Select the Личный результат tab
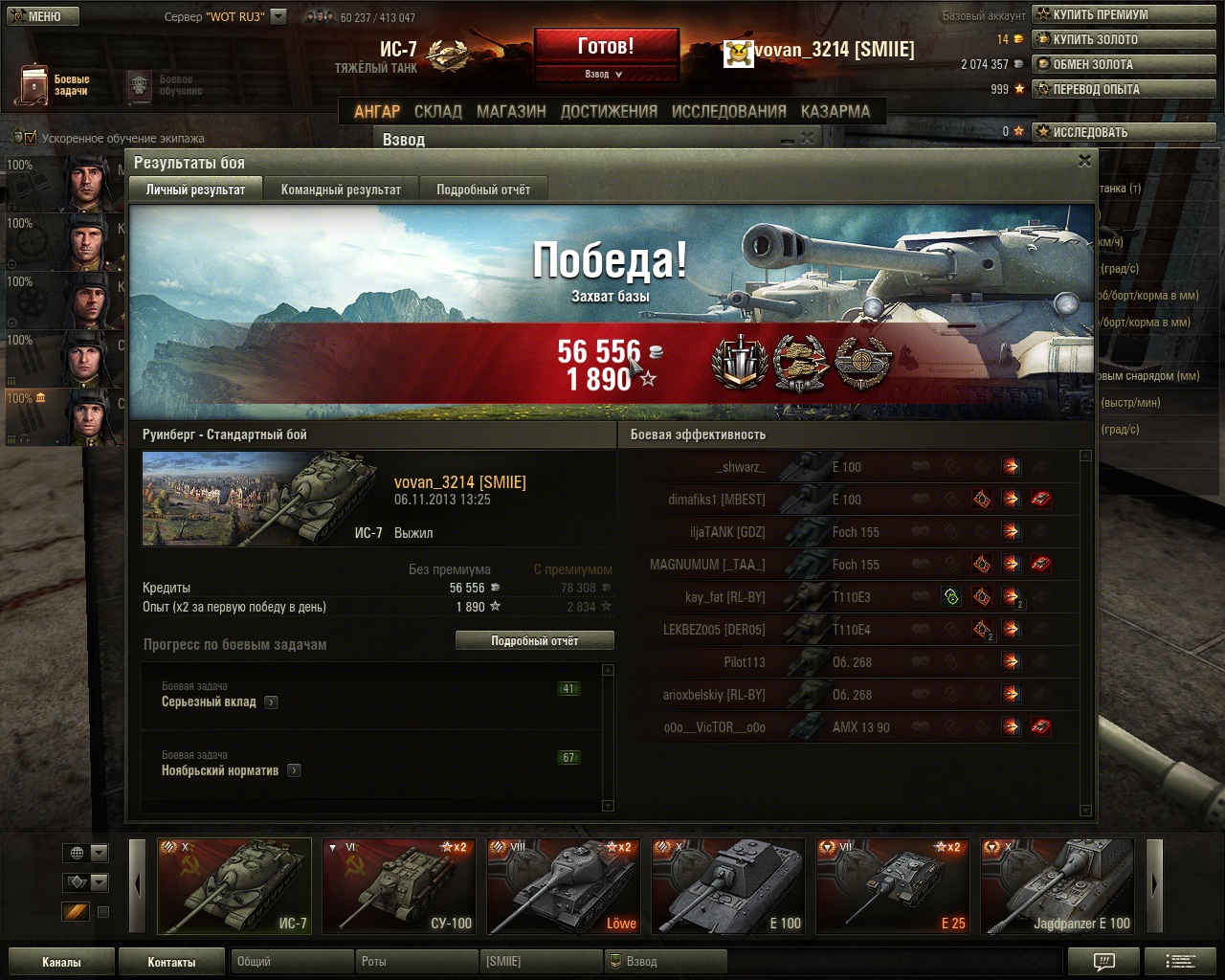Viewport: 1225px width, 980px height. (x=195, y=189)
